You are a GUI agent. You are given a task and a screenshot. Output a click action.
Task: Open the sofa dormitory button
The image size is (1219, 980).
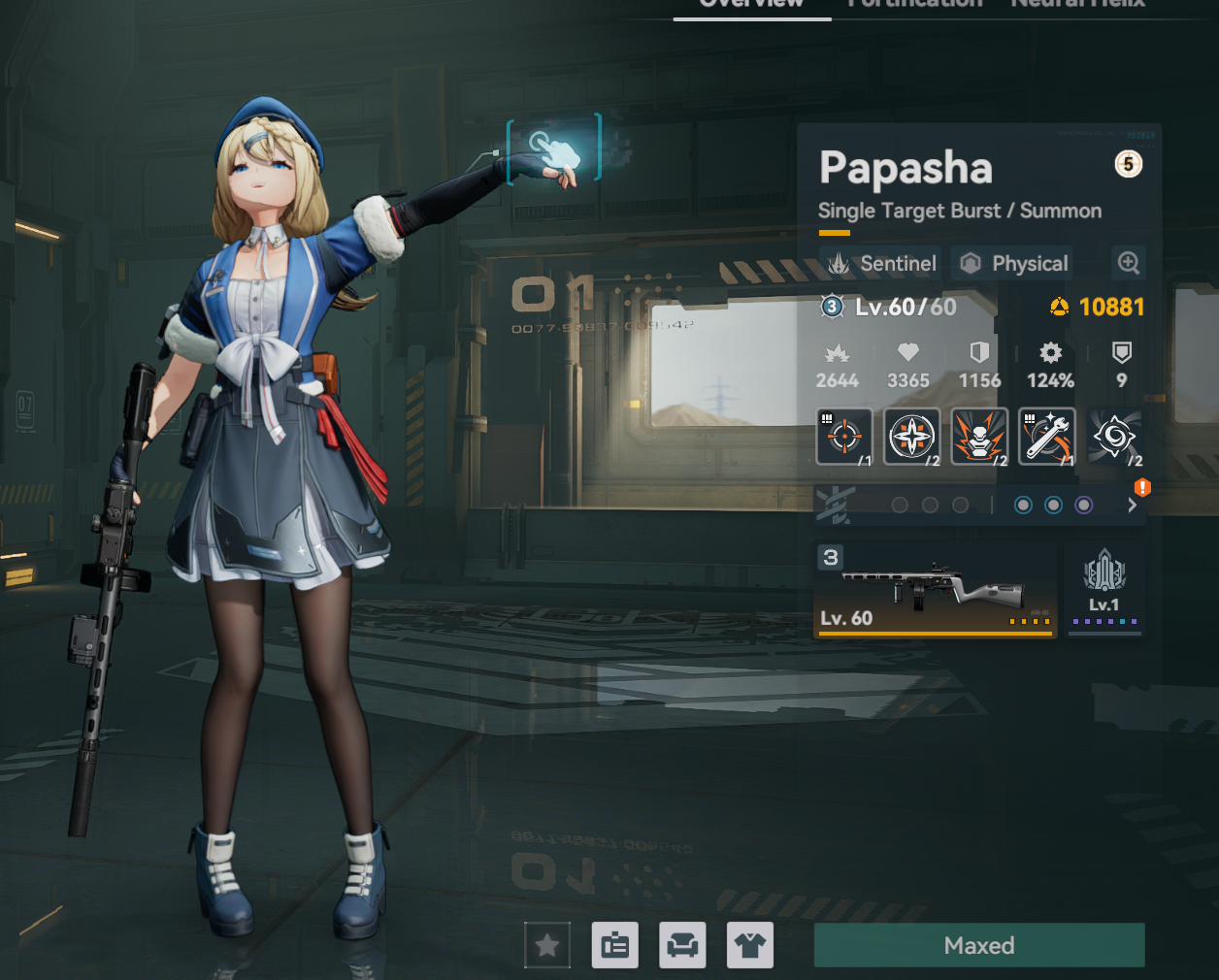pyautogui.click(x=682, y=945)
